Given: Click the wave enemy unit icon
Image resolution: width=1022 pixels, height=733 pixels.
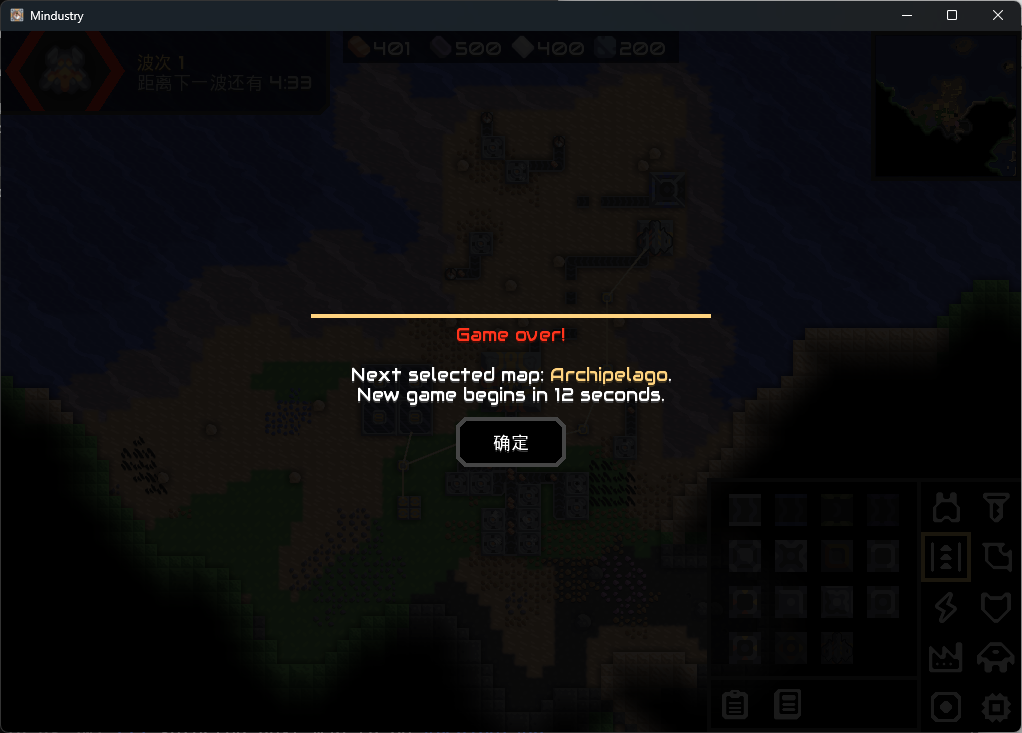Looking at the screenshot, I should pyautogui.click(x=65, y=72).
